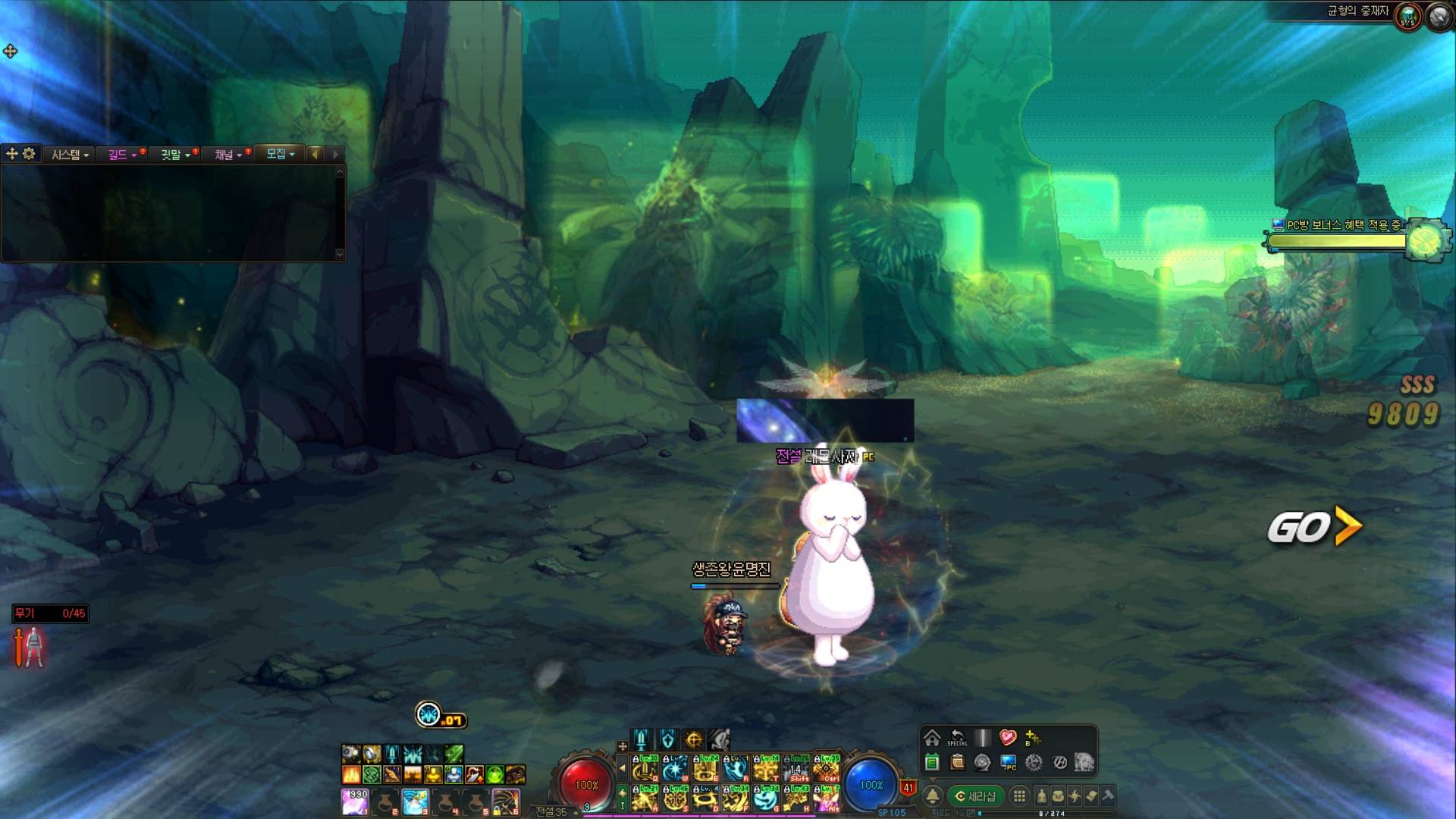Open the nine-dot grid menu button
Image resolution: width=1456 pixels, height=819 pixels.
1020,796
